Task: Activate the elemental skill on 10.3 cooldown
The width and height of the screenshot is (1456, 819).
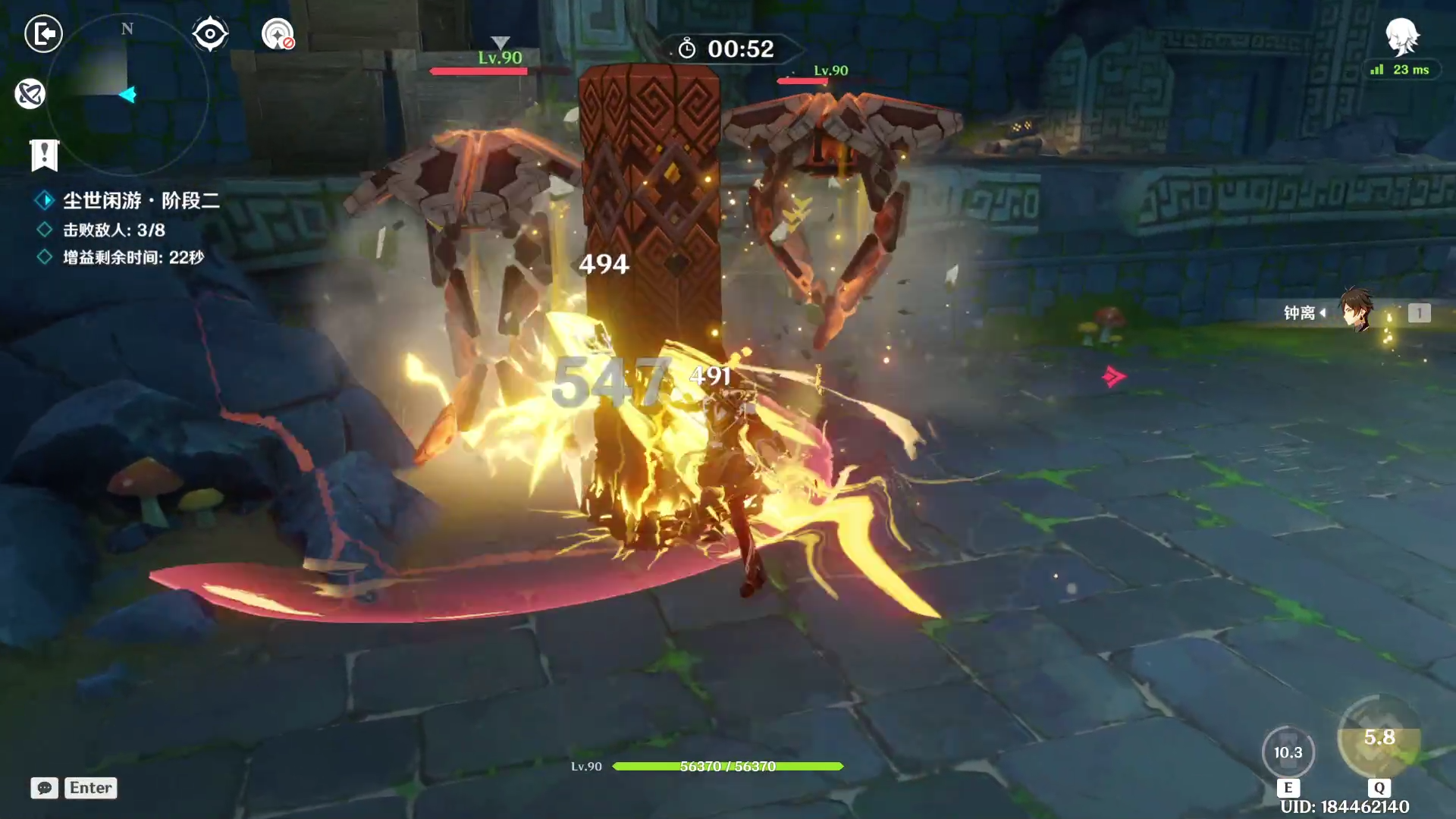Action: pos(1288,752)
